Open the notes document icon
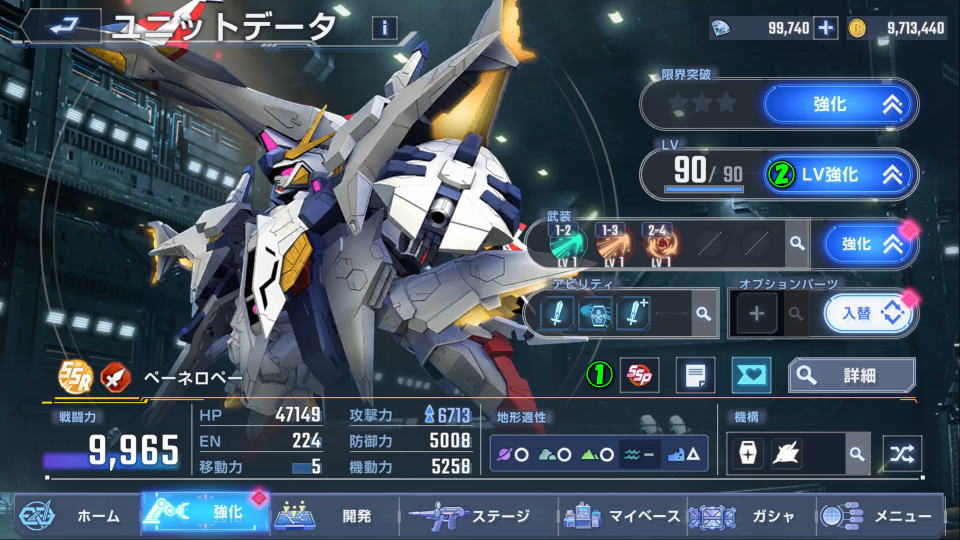 (x=695, y=375)
